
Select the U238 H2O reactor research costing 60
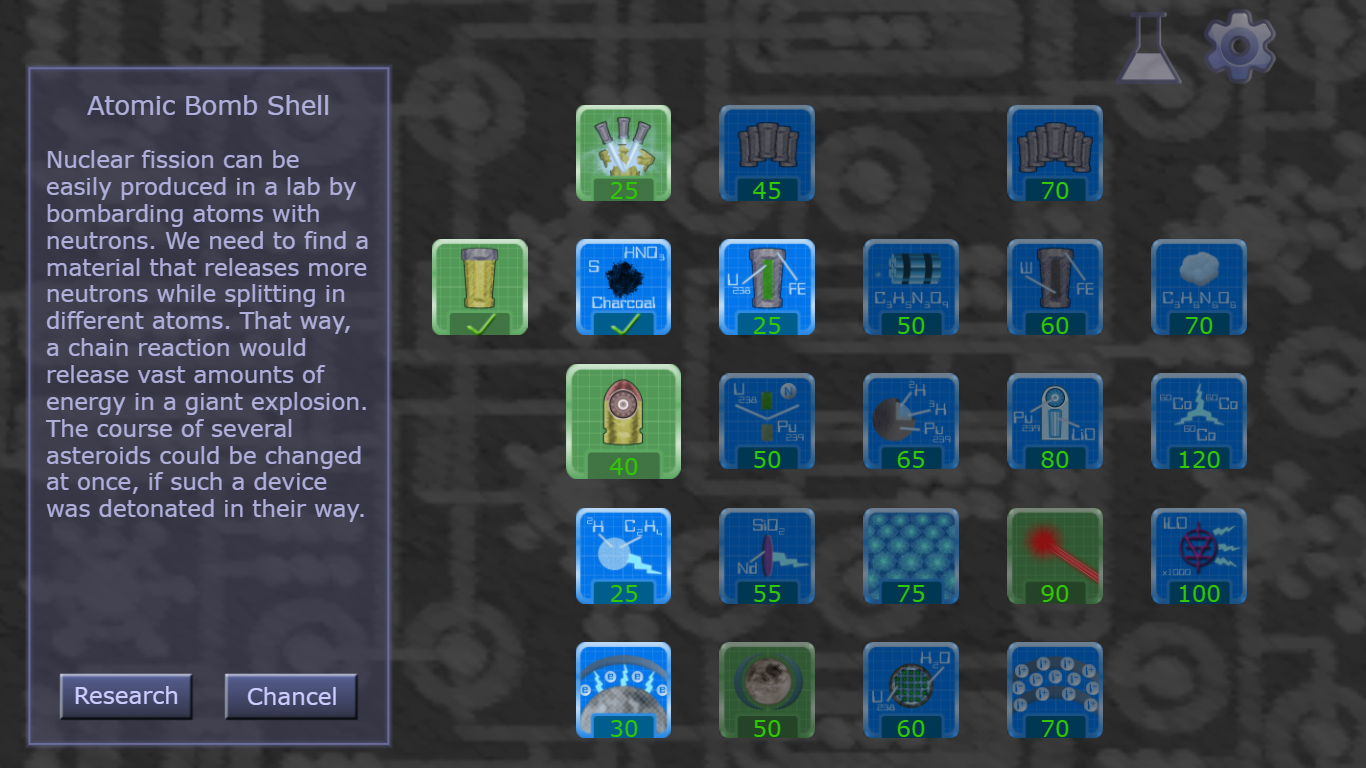point(910,690)
